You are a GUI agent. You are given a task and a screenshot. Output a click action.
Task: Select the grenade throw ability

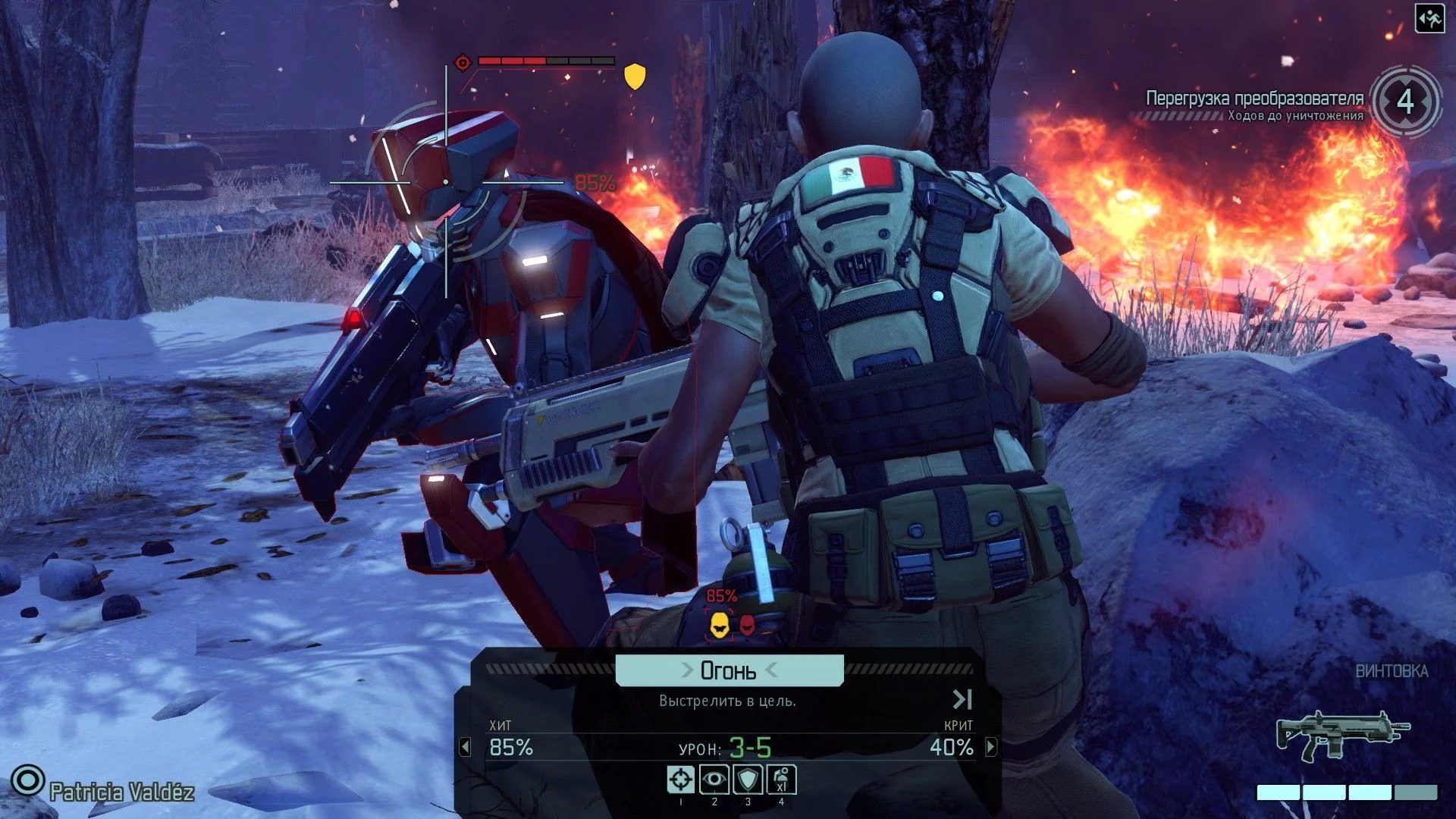point(781,779)
